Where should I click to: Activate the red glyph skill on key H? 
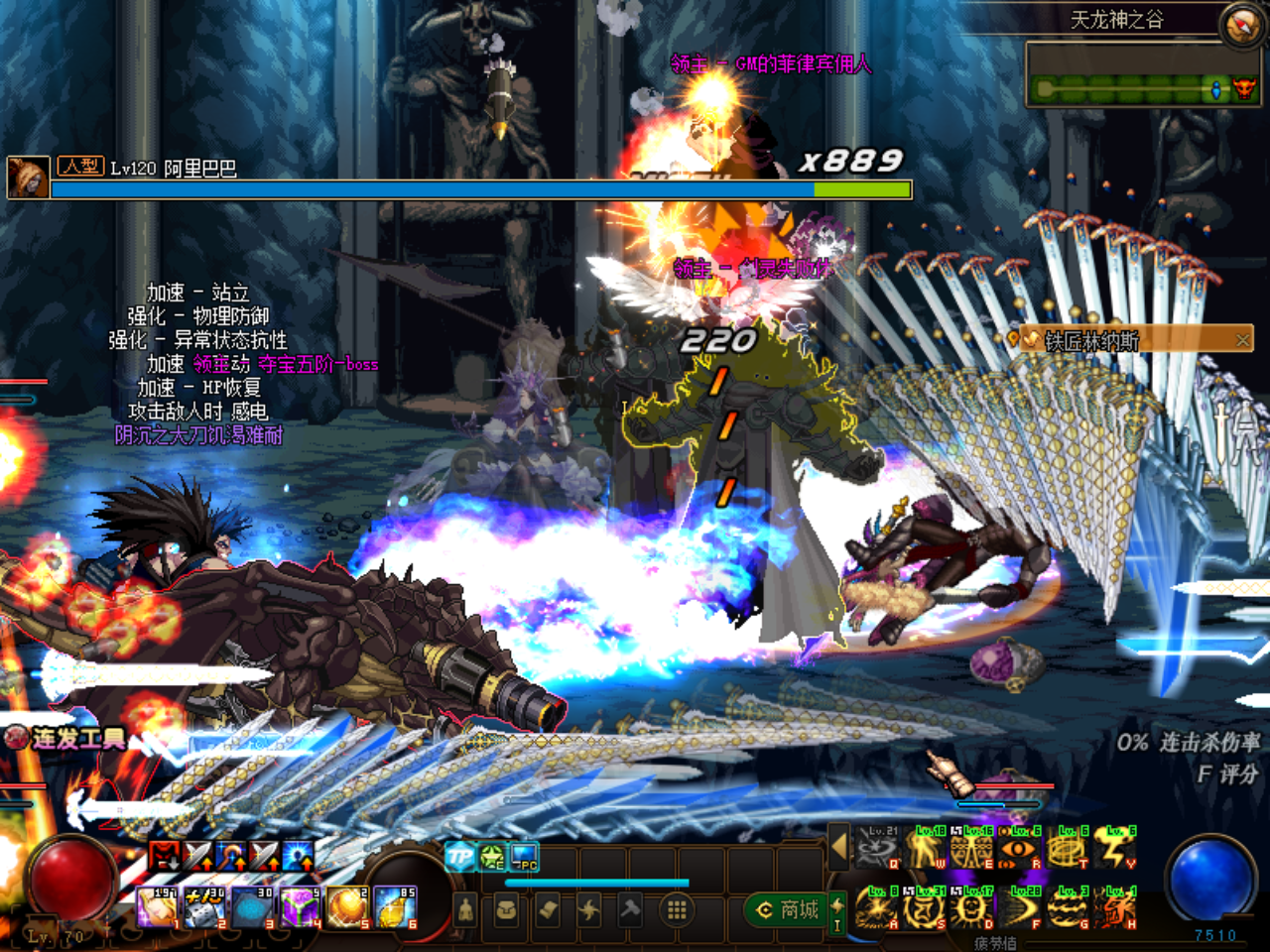coord(1116,908)
